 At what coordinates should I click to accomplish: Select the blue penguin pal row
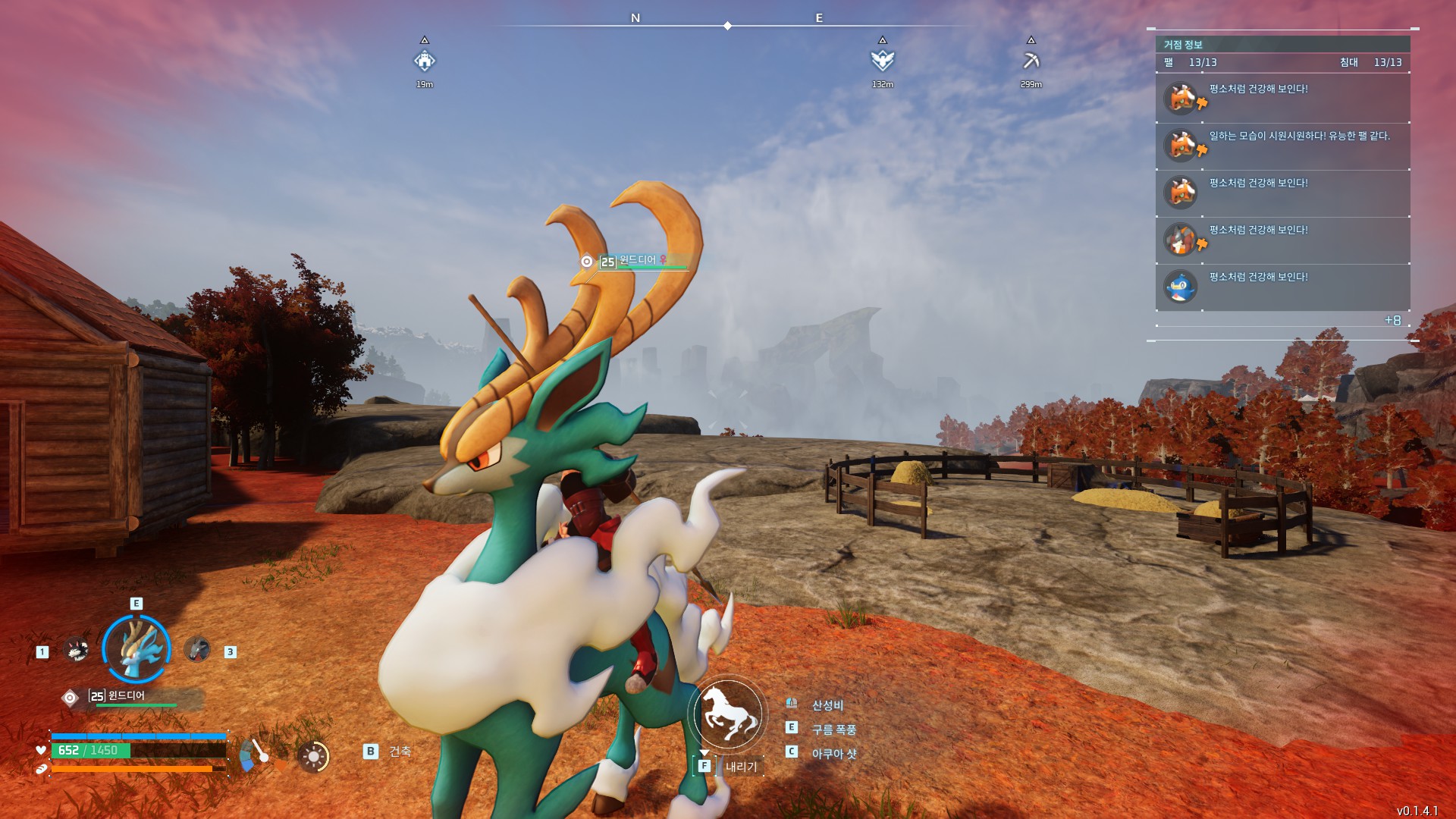point(1282,287)
